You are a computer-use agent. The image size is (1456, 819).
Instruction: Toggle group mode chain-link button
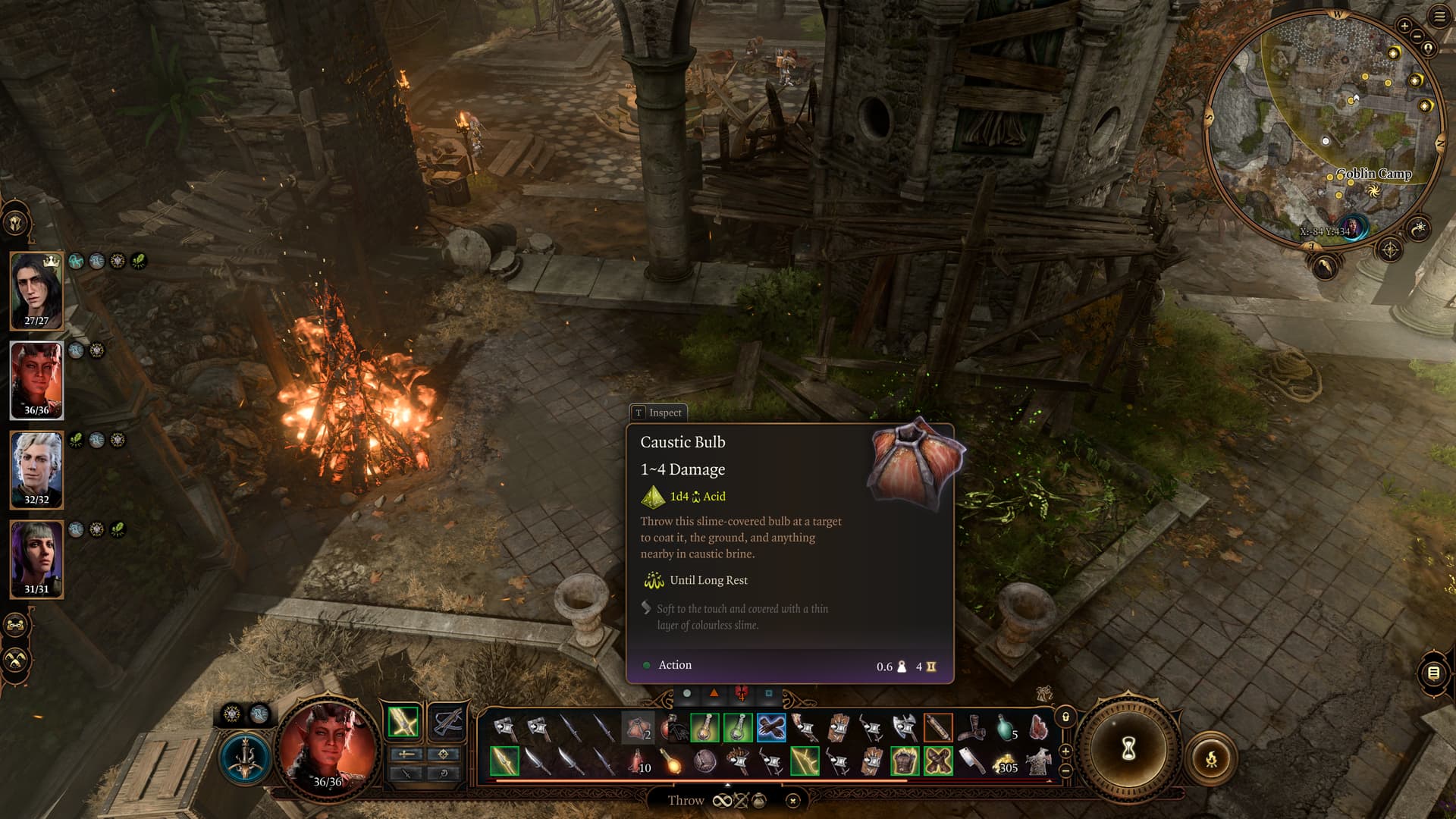pyautogui.click(x=15, y=626)
